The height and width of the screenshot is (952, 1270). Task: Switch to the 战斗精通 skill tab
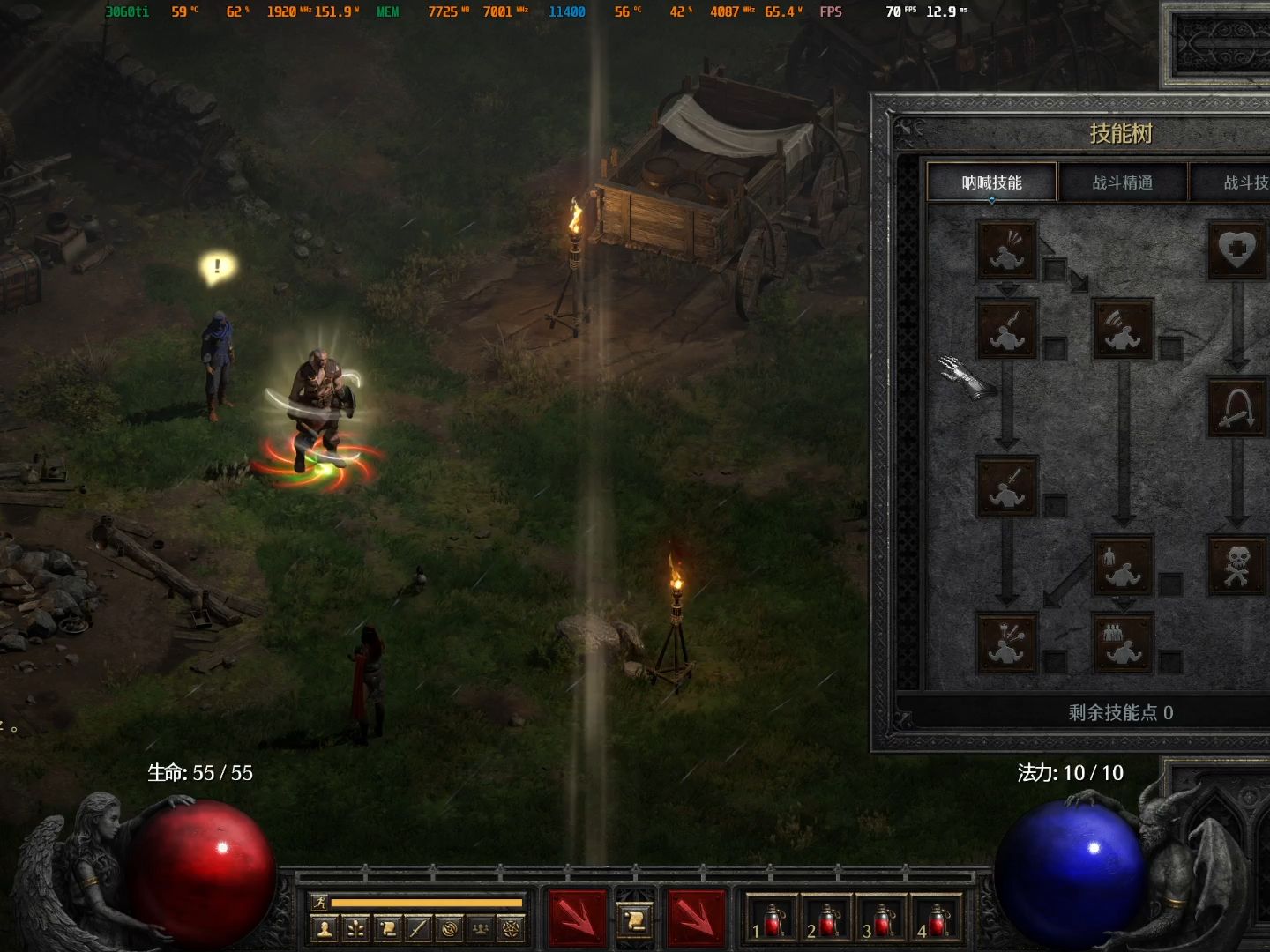point(1122,182)
